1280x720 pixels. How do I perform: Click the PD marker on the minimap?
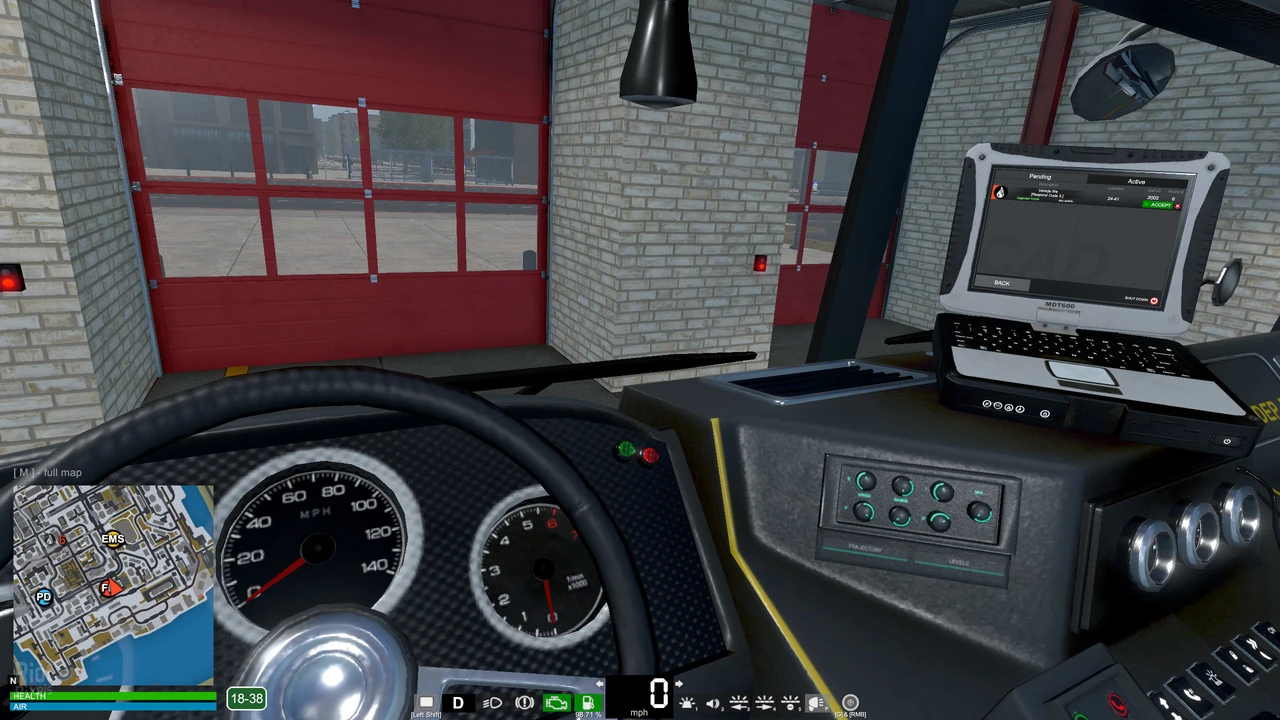click(43, 597)
